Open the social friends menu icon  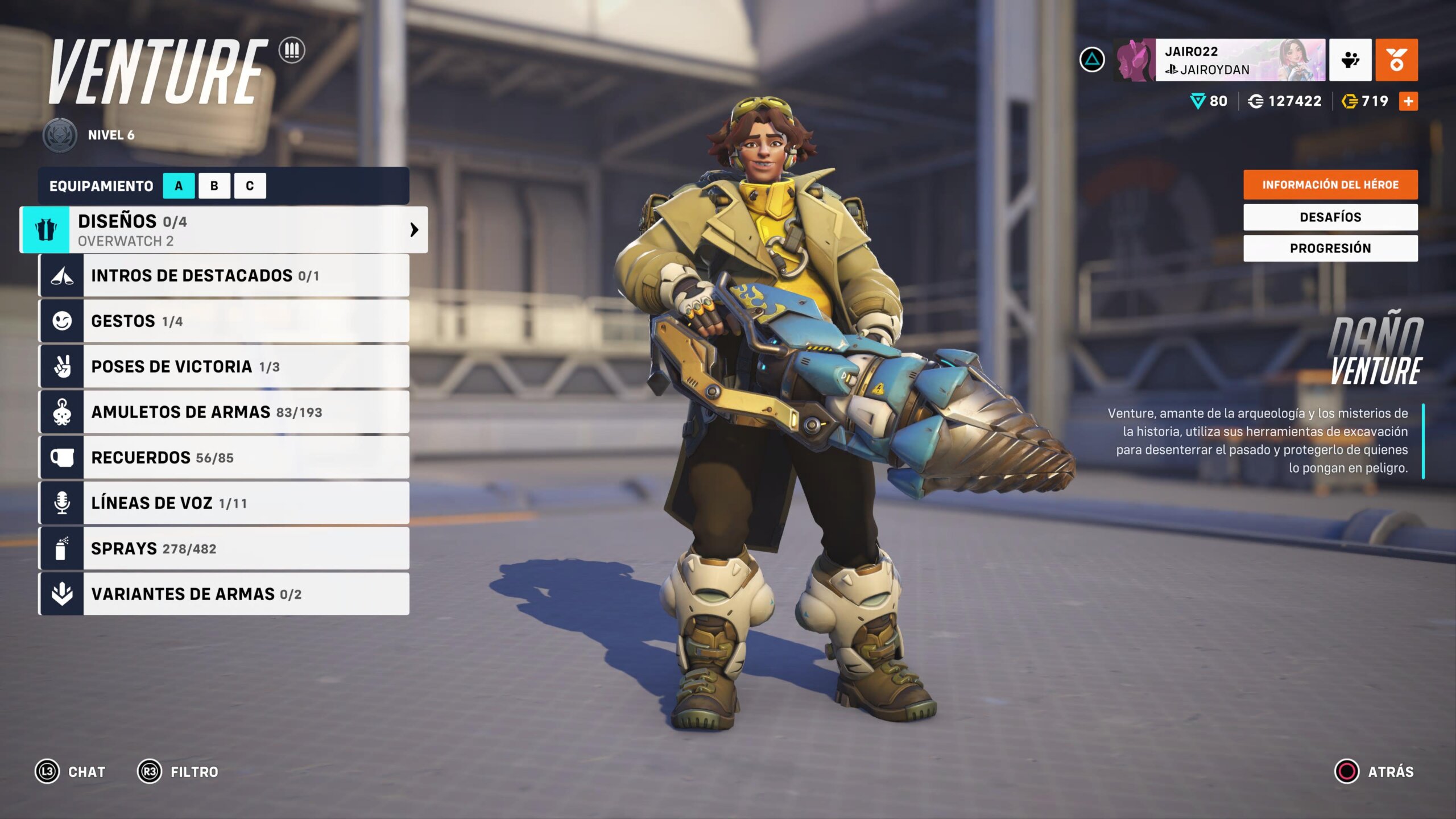click(x=1350, y=60)
